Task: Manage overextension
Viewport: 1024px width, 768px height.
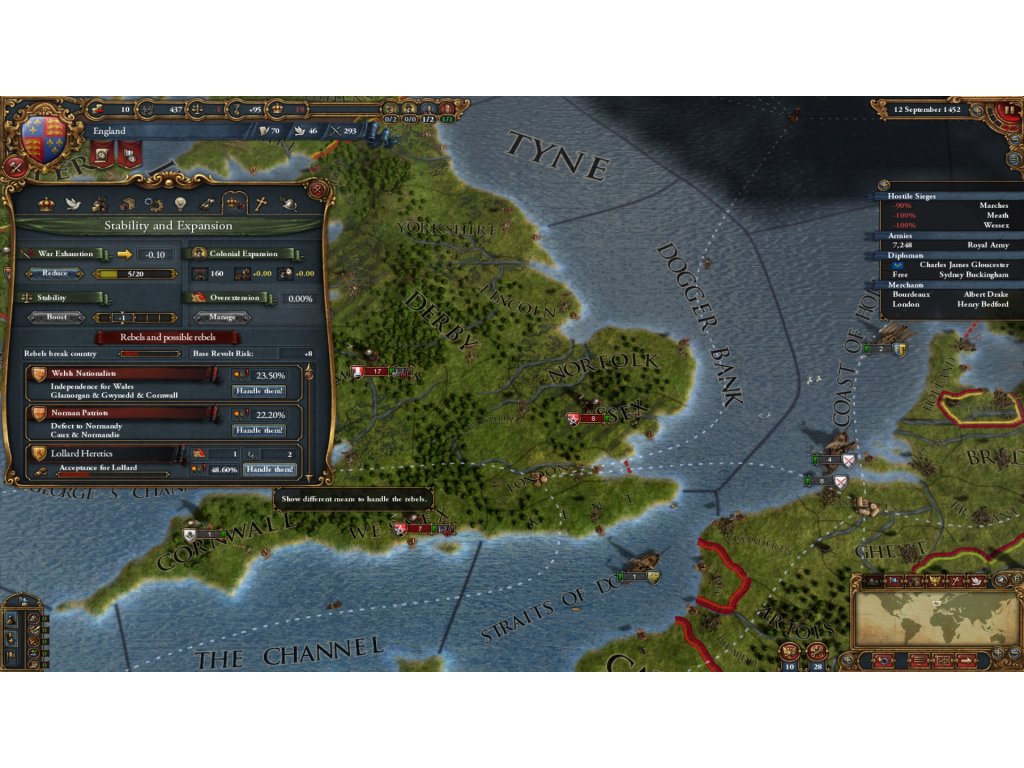Action: 223,317
